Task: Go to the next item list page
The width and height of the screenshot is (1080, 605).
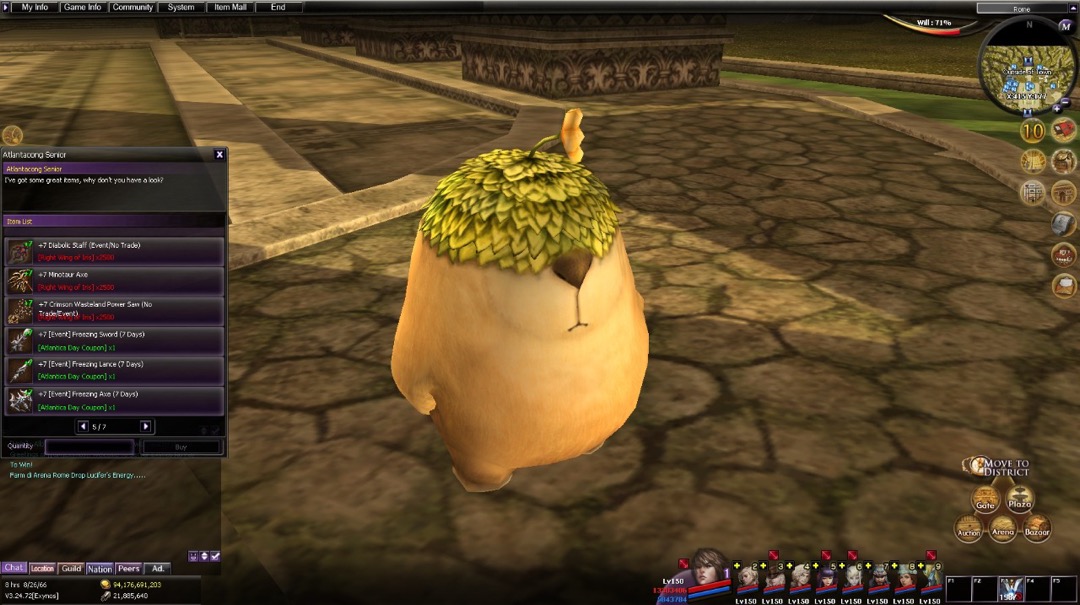Action: click(146, 427)
